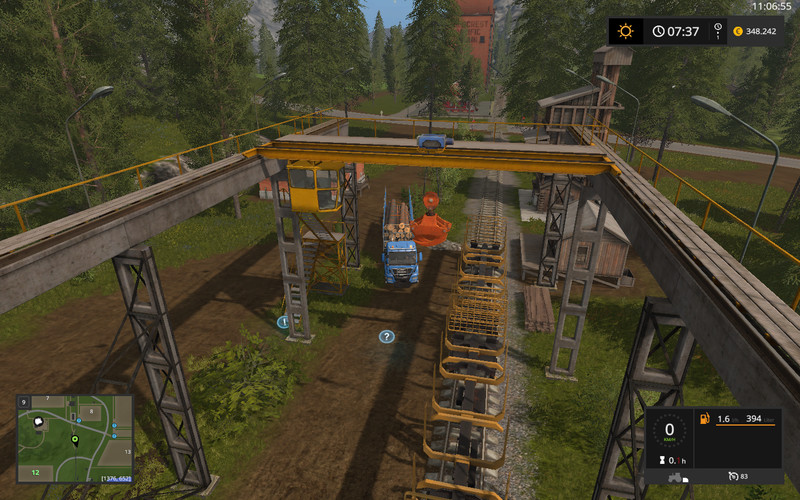Select field 12 on the minimap

tap(34, 470)
